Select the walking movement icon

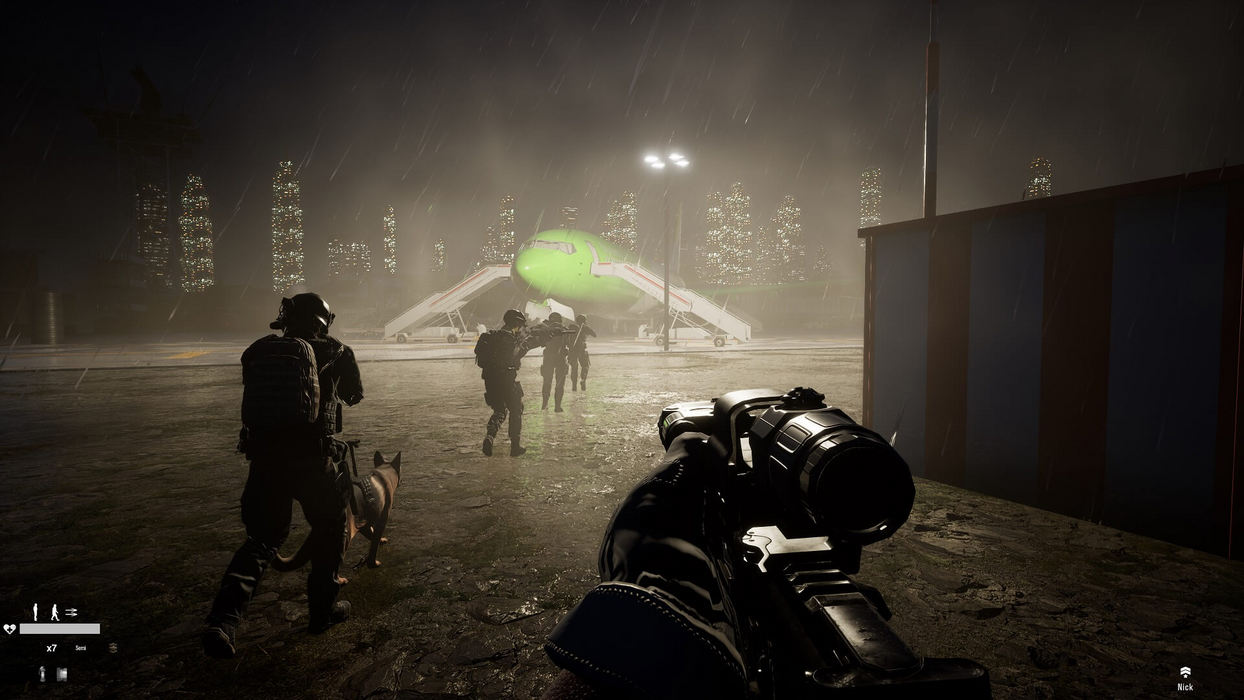(x=54, y=611)
